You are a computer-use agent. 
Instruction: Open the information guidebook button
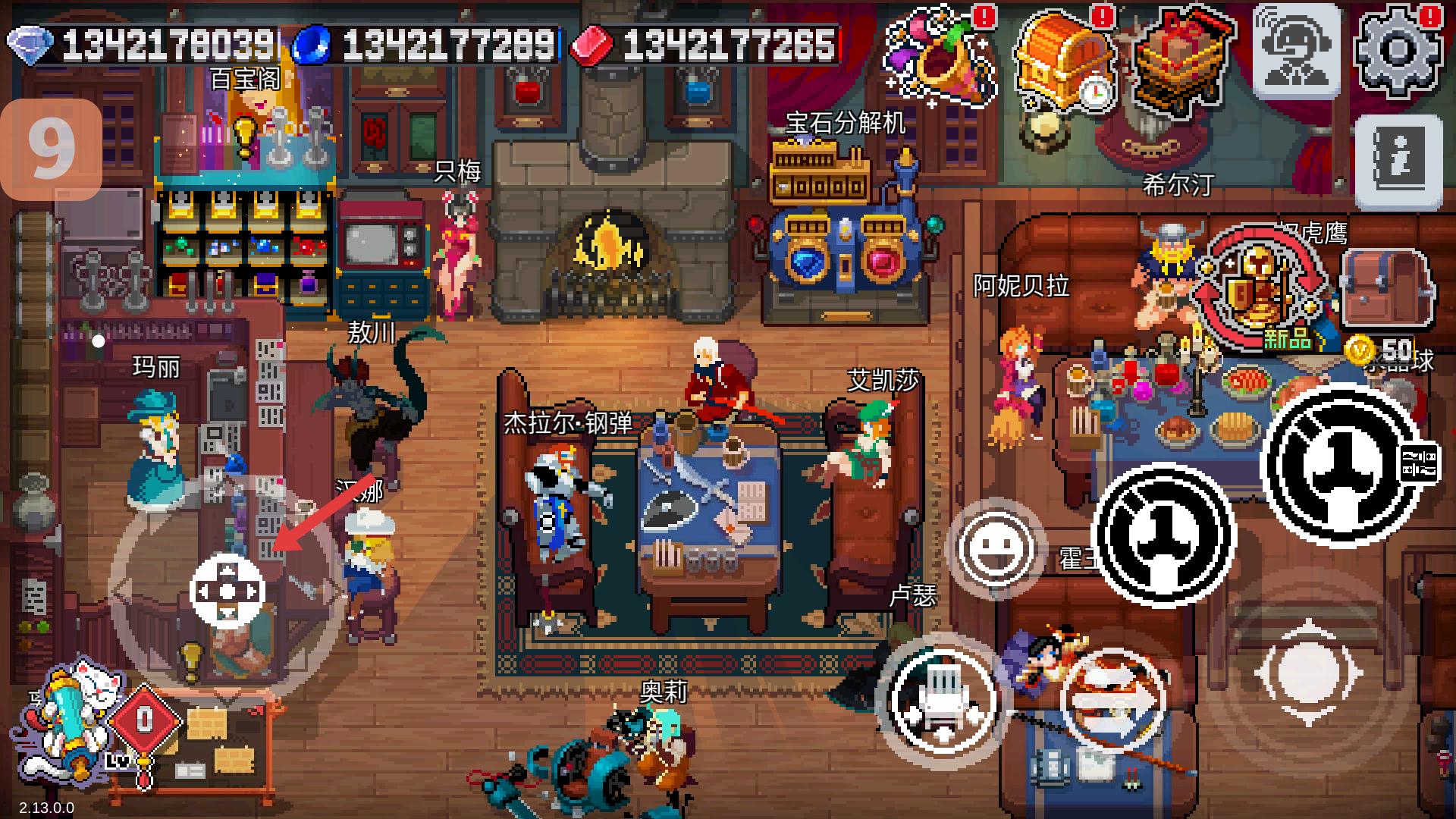click(1399, 162)
